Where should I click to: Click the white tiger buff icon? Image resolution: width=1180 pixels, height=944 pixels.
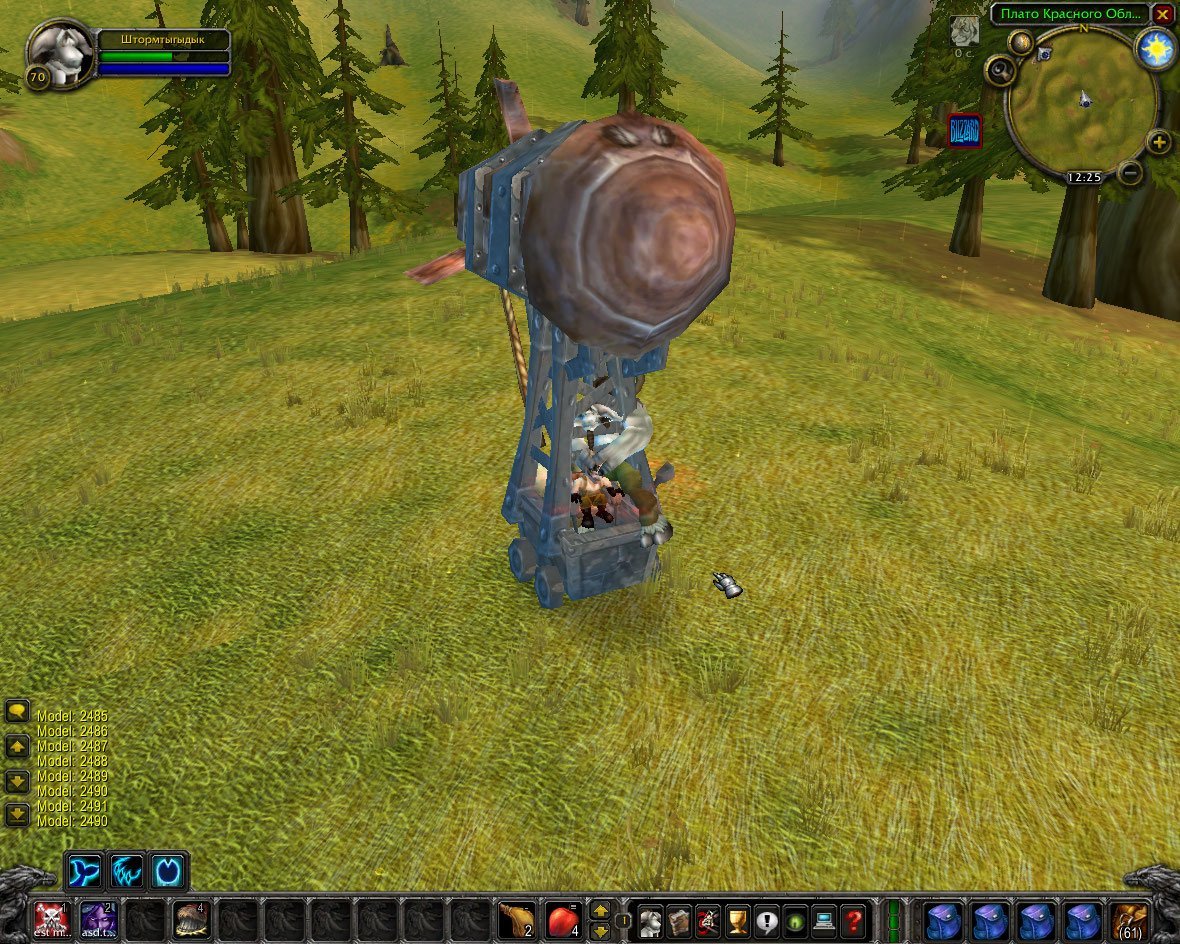pyautogui.click(x=964, y=31)
